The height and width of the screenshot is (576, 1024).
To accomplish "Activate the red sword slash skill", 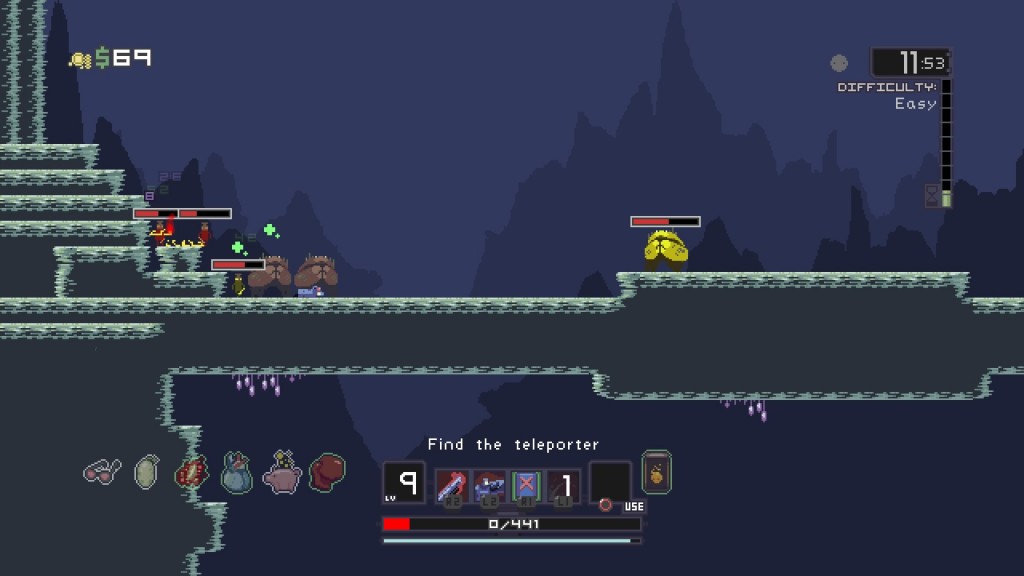I will click(x=452, y=486).
